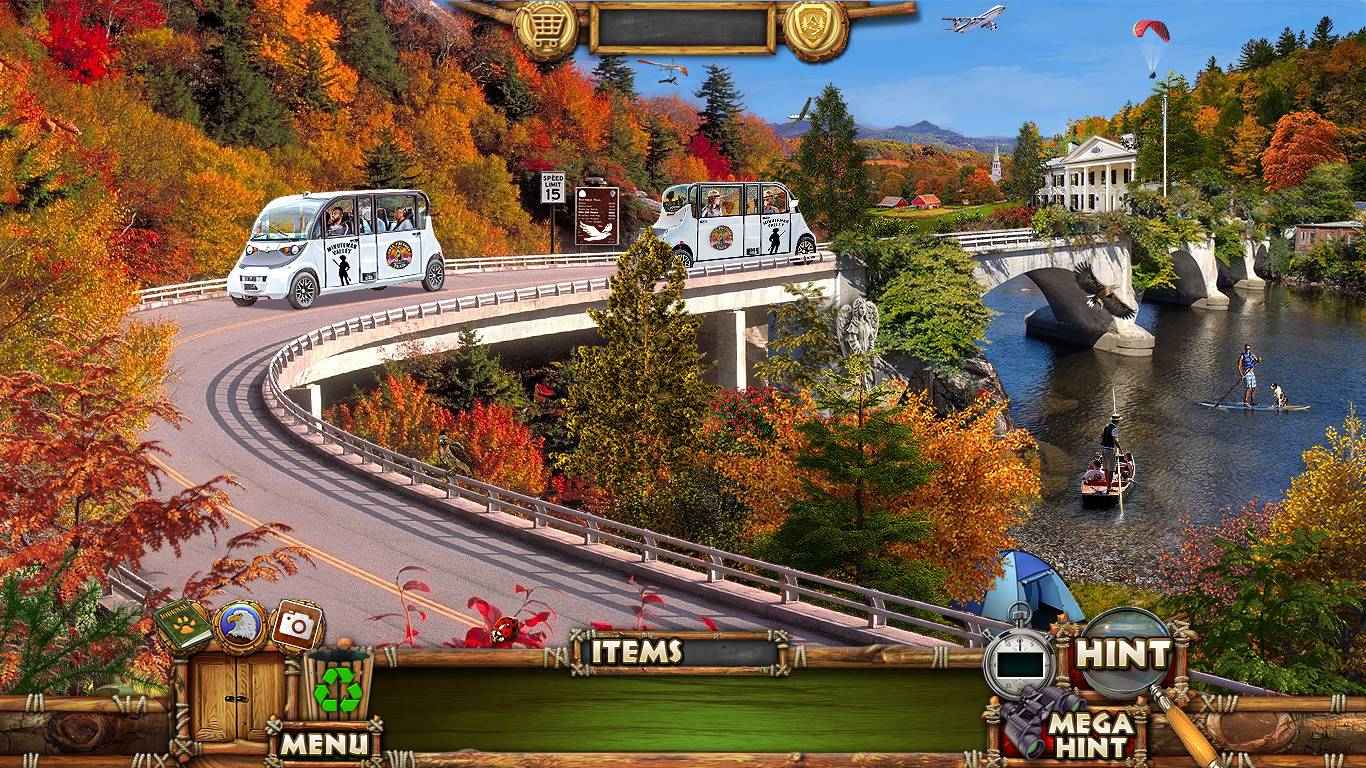Open the wooden cabinet doors
This screenshot has height=768, width=1366.
[x=226, y=695]
